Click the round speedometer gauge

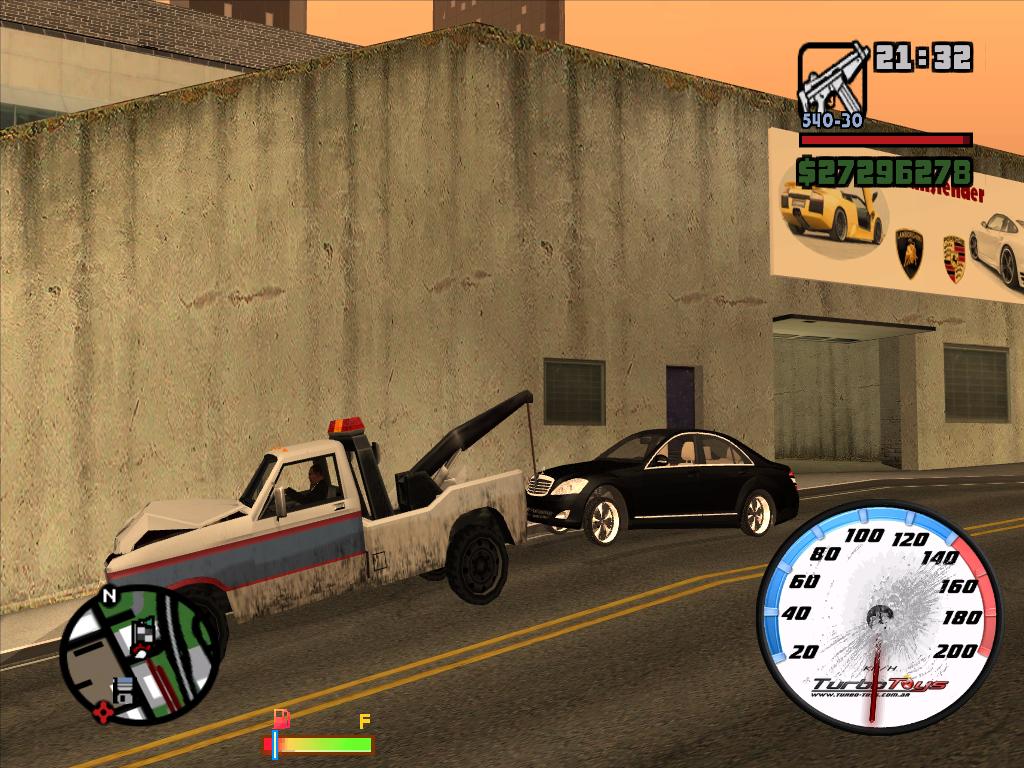[878, 615]
